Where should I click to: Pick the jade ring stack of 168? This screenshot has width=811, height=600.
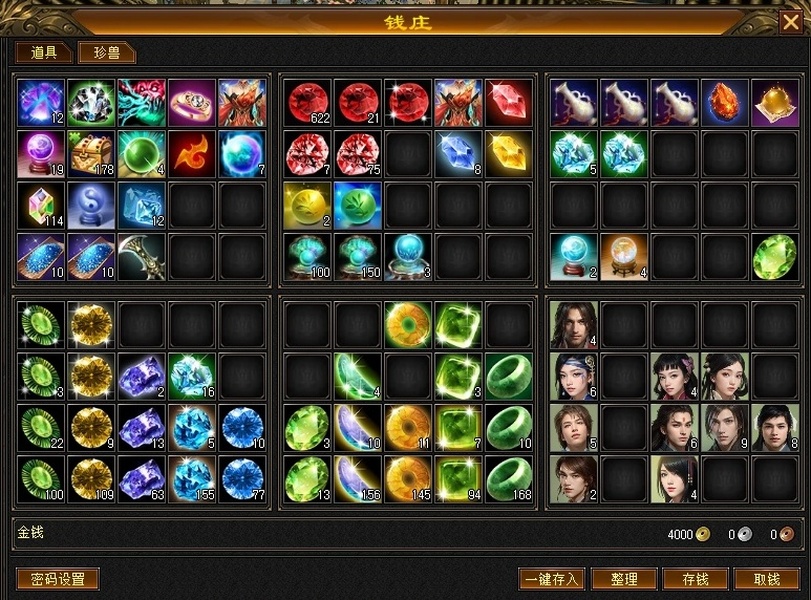509,479
